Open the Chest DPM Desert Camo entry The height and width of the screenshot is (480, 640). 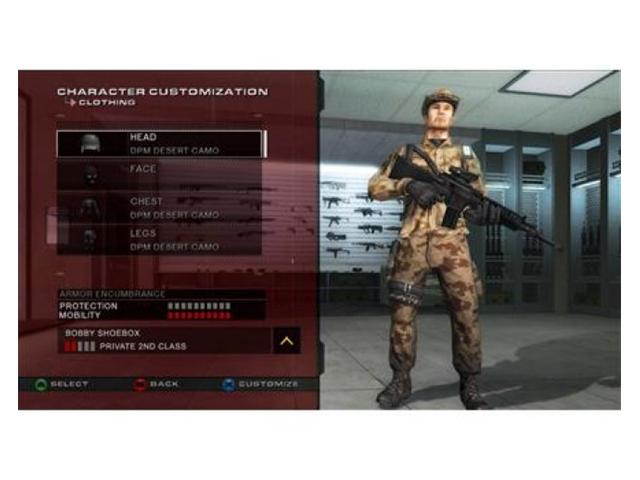(160, 207)
